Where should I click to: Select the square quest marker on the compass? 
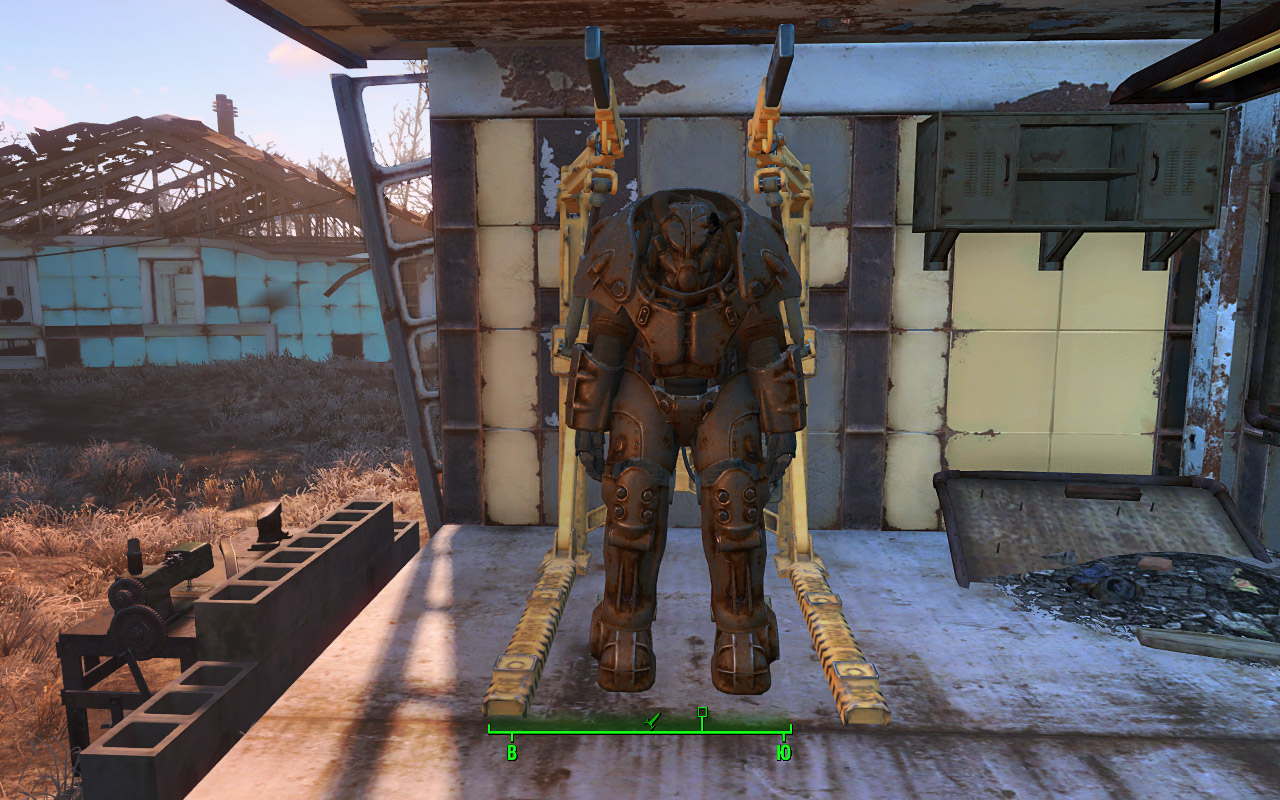[702, 712]
